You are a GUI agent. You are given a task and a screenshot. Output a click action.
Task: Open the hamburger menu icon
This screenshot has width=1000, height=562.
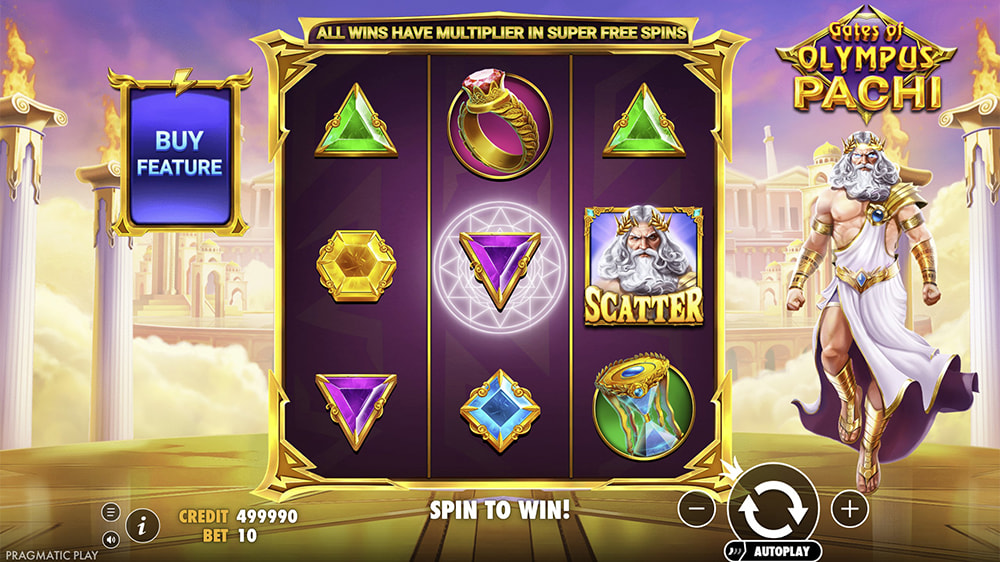point(111,513)
